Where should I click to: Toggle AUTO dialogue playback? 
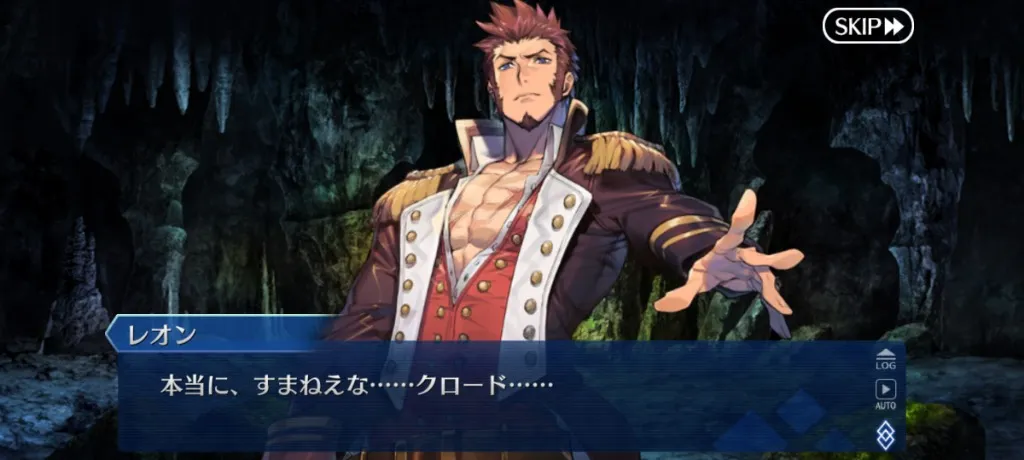tap(885, 394)
